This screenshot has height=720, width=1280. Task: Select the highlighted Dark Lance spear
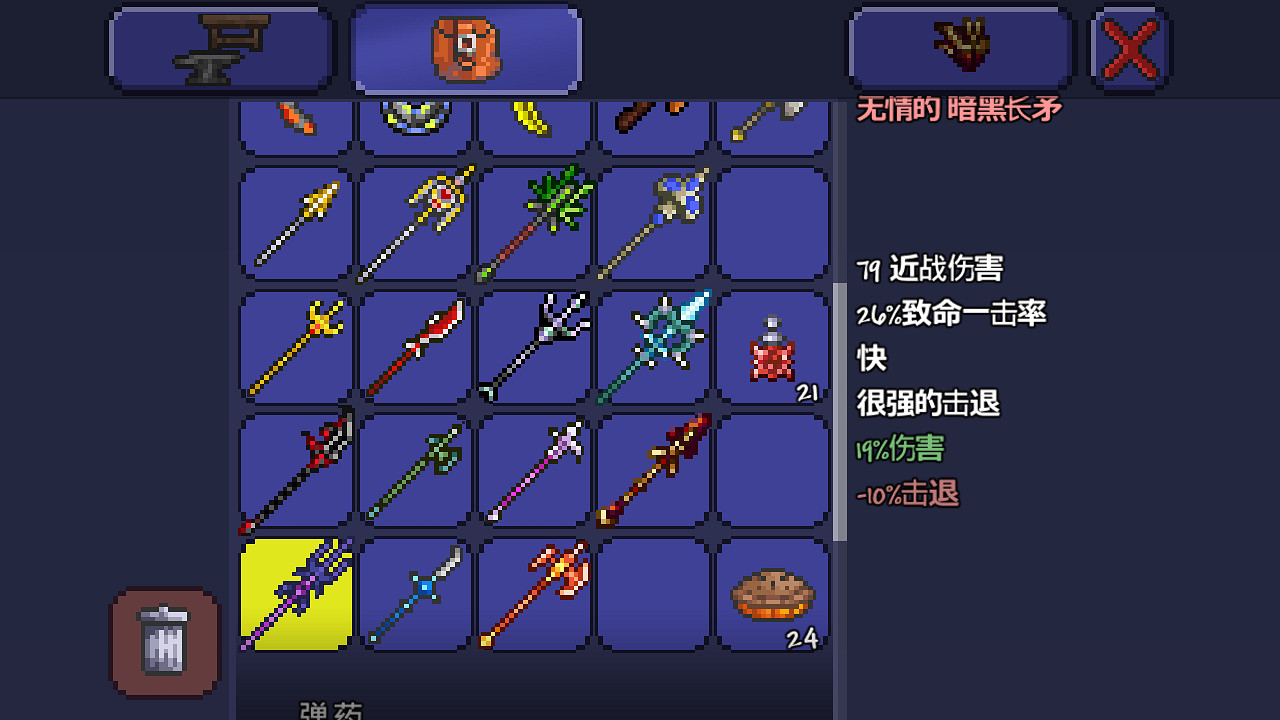coord(295,595)
